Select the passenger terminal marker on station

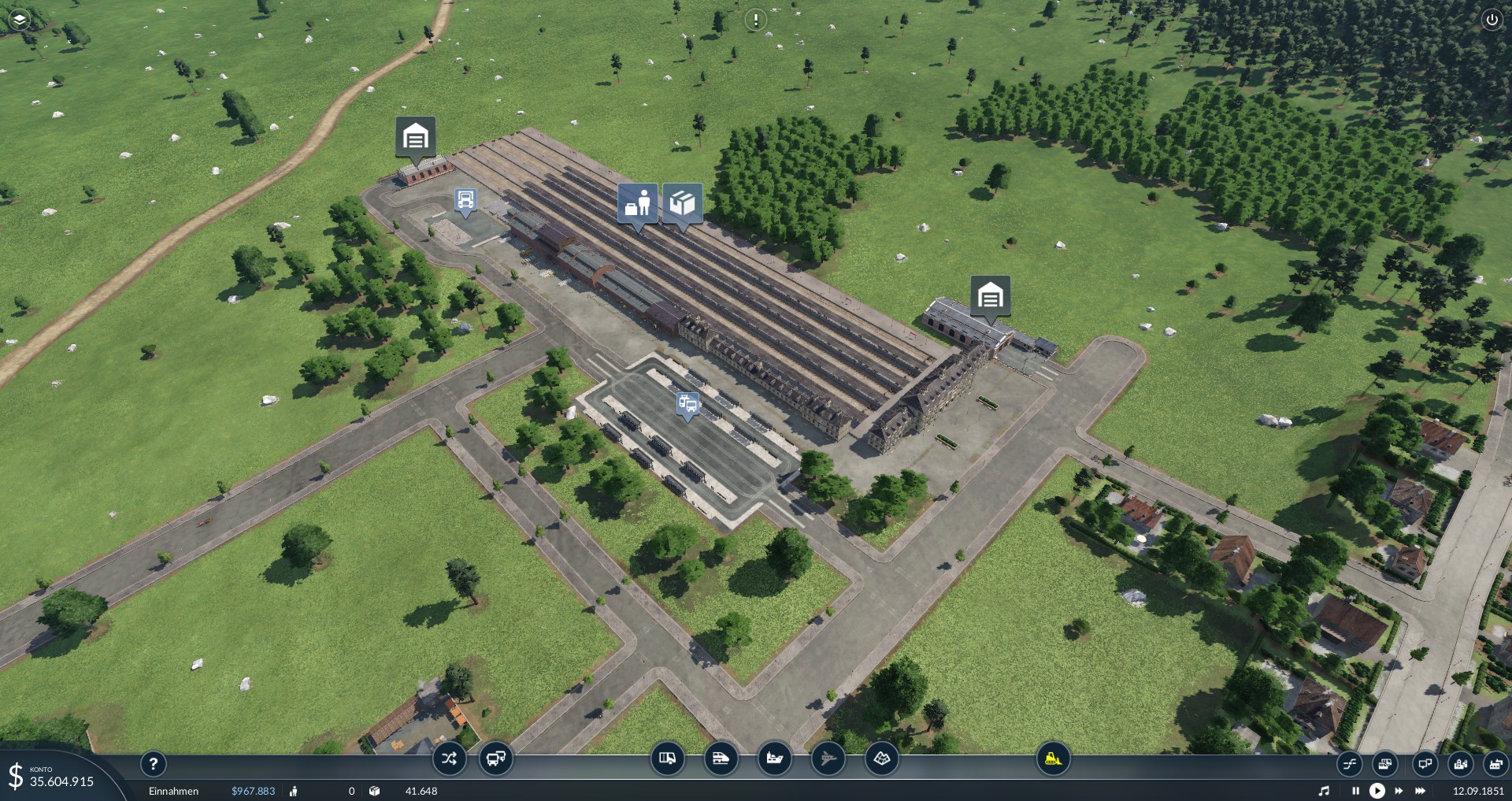pyautogui.click(x=638, y=203)
